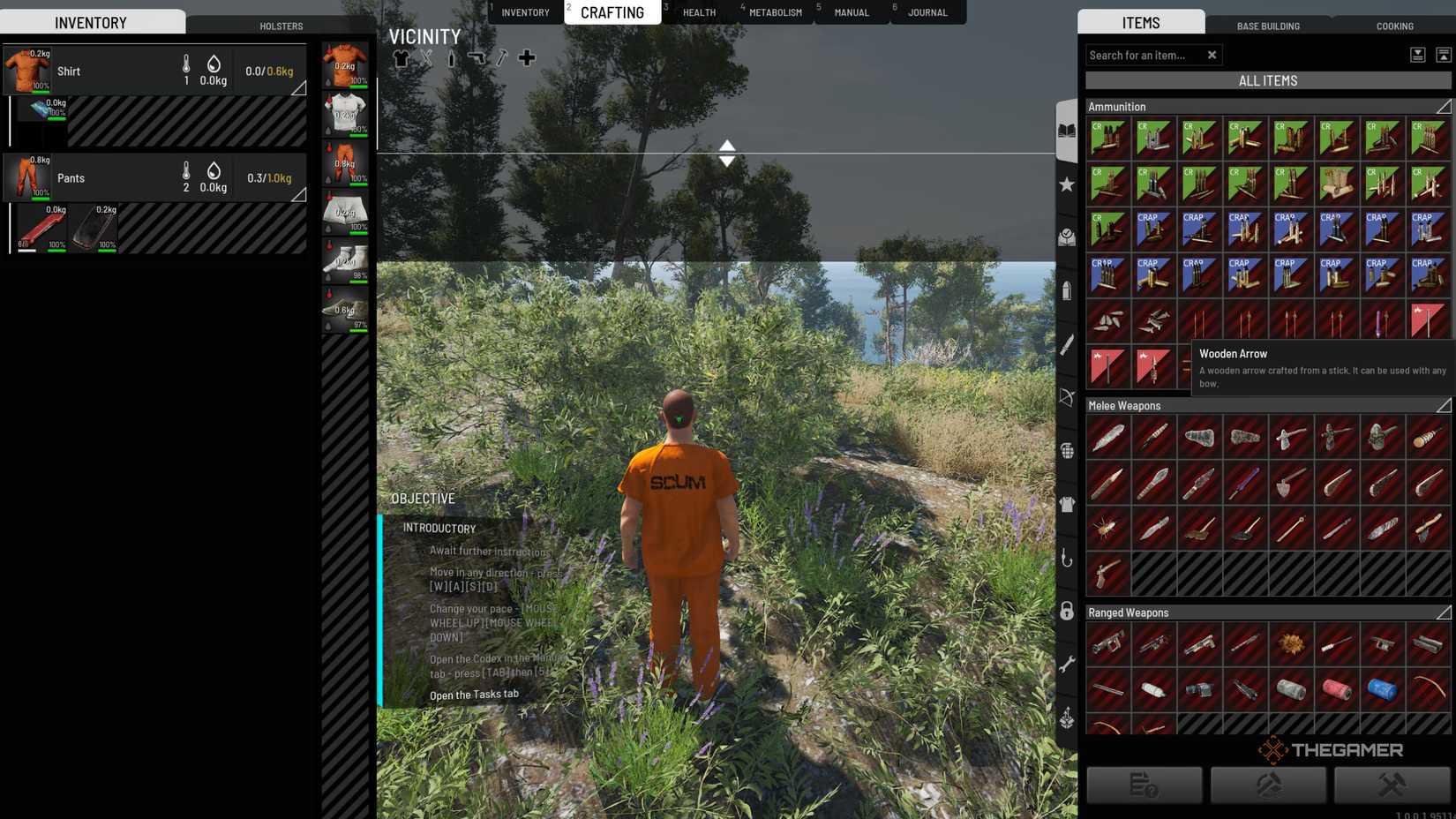This screenshot has height=819, width=1456.
Task: Click the hammers crafting button at bottom right
Action: point(1392,785)
